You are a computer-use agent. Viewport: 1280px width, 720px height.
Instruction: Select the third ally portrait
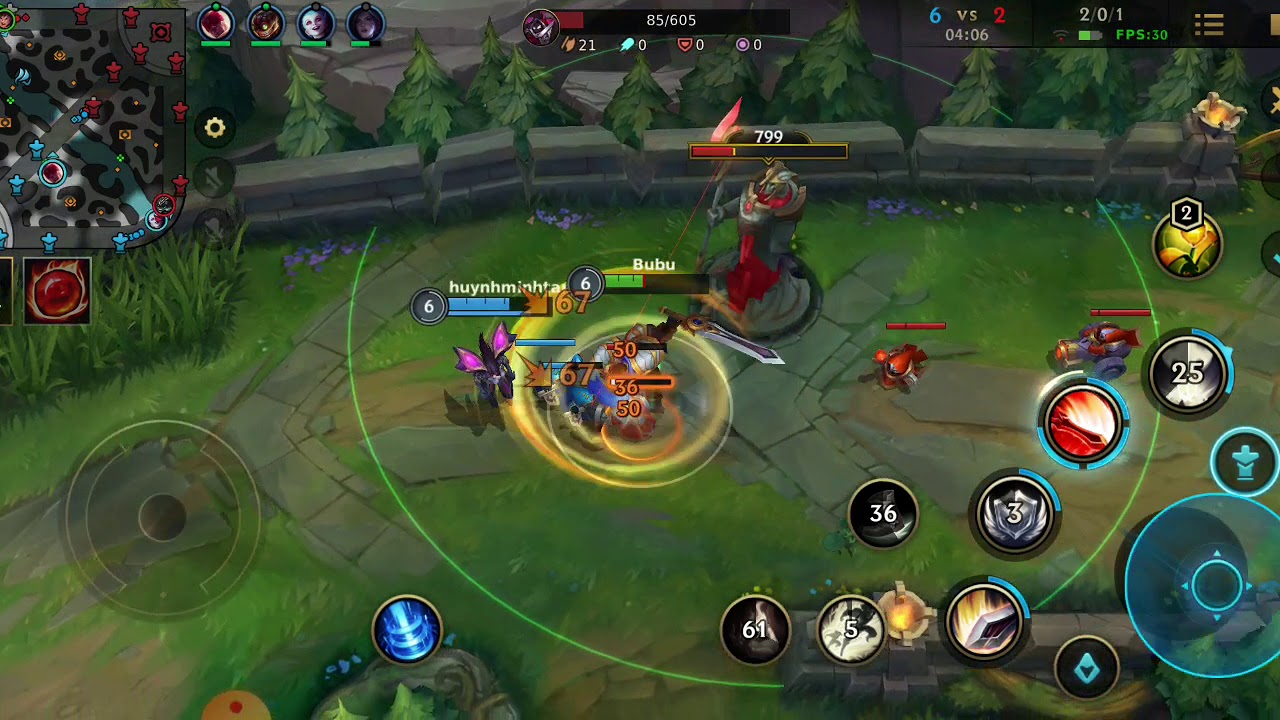coord(315,23)
